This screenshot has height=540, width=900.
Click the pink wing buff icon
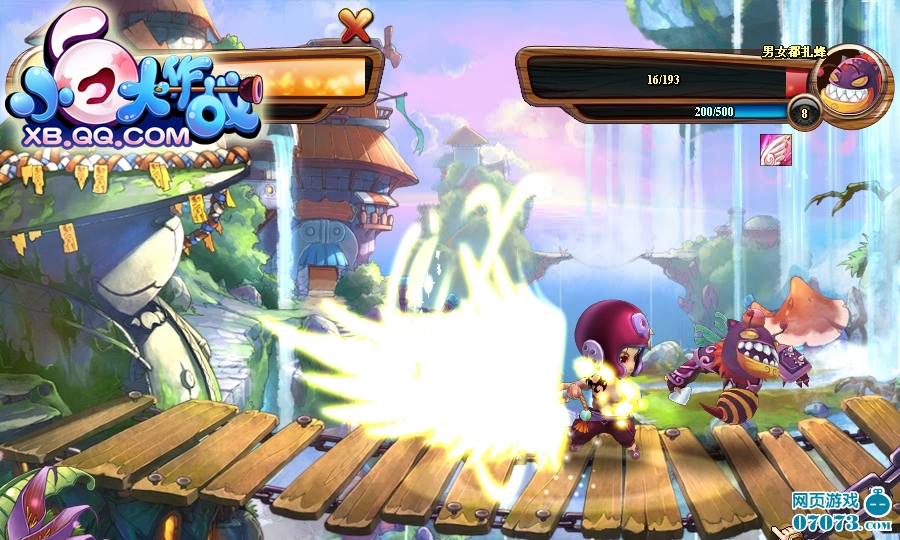775,150
